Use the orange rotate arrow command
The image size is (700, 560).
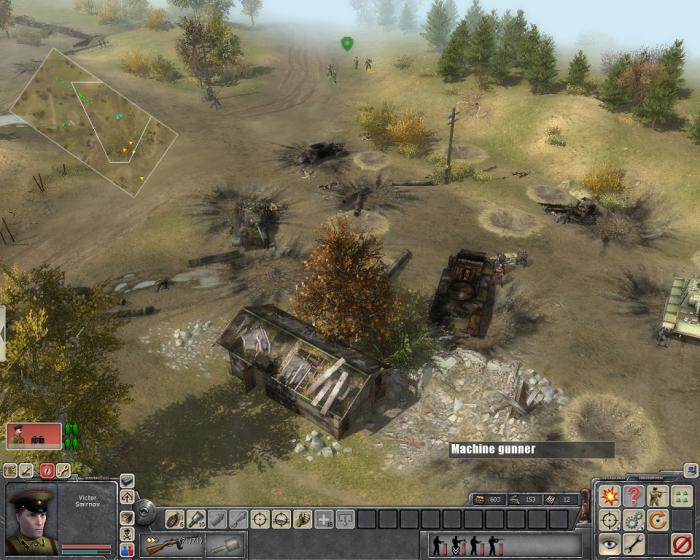coord(657,520)
